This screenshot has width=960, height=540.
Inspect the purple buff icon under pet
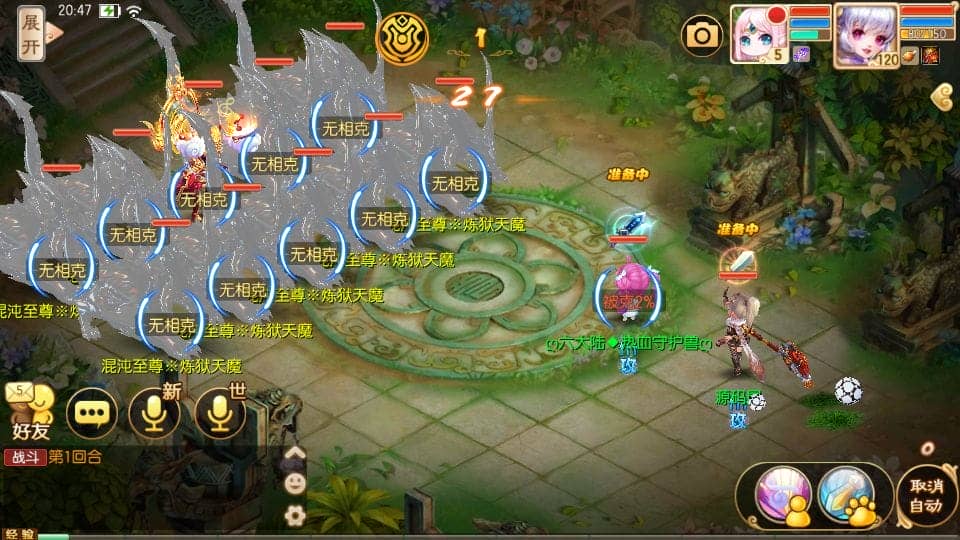point(801,55)
